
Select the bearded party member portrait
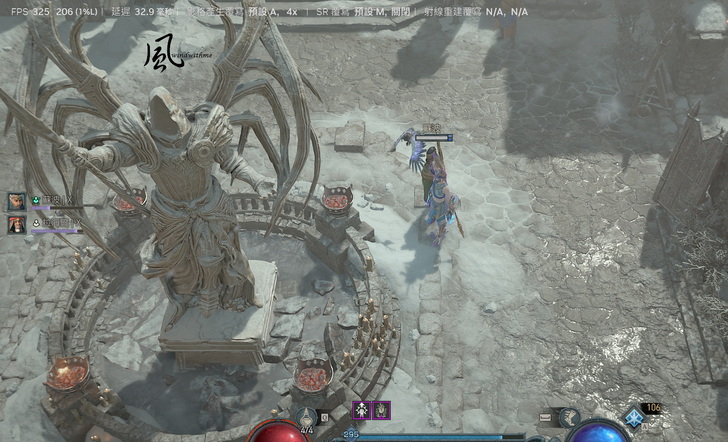click(x=17, y=201)
